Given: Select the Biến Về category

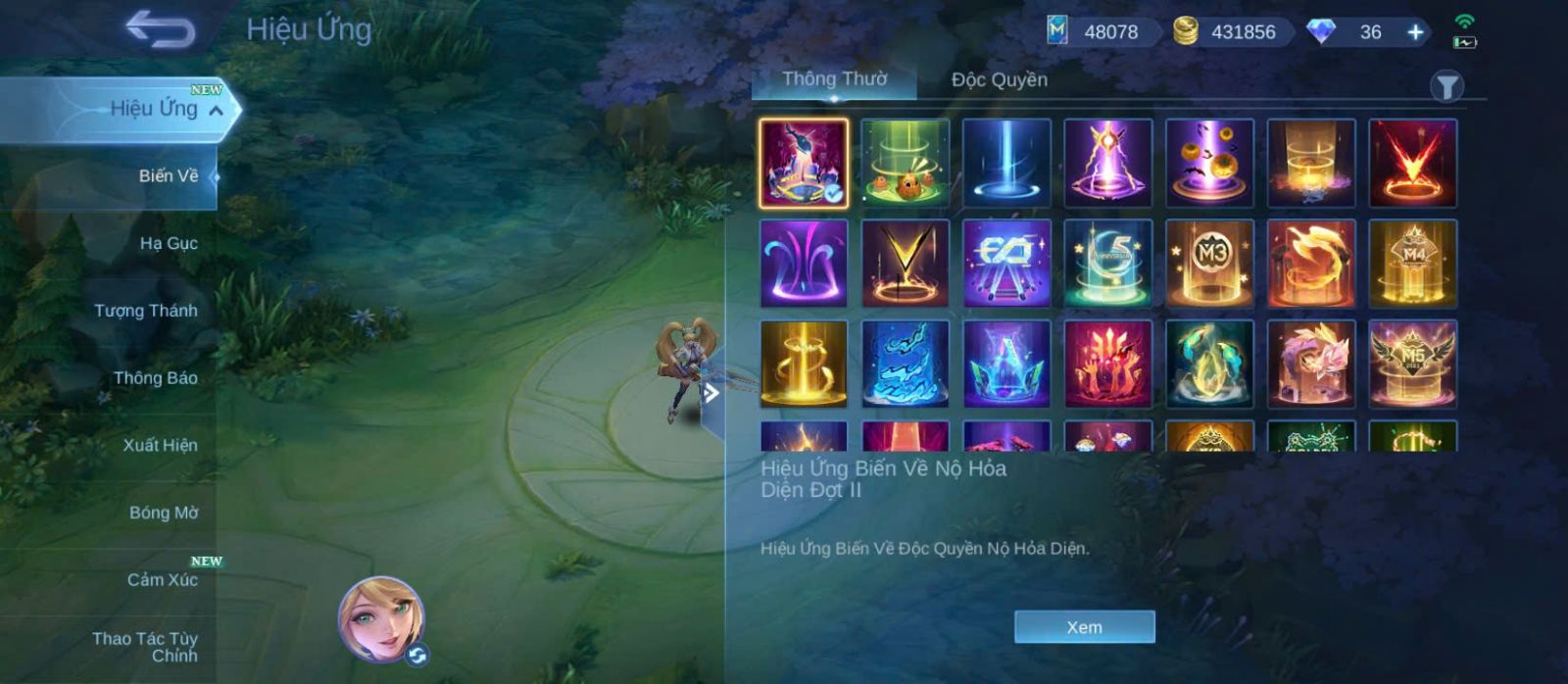Looking at the screenshot, I should point(168,176).
